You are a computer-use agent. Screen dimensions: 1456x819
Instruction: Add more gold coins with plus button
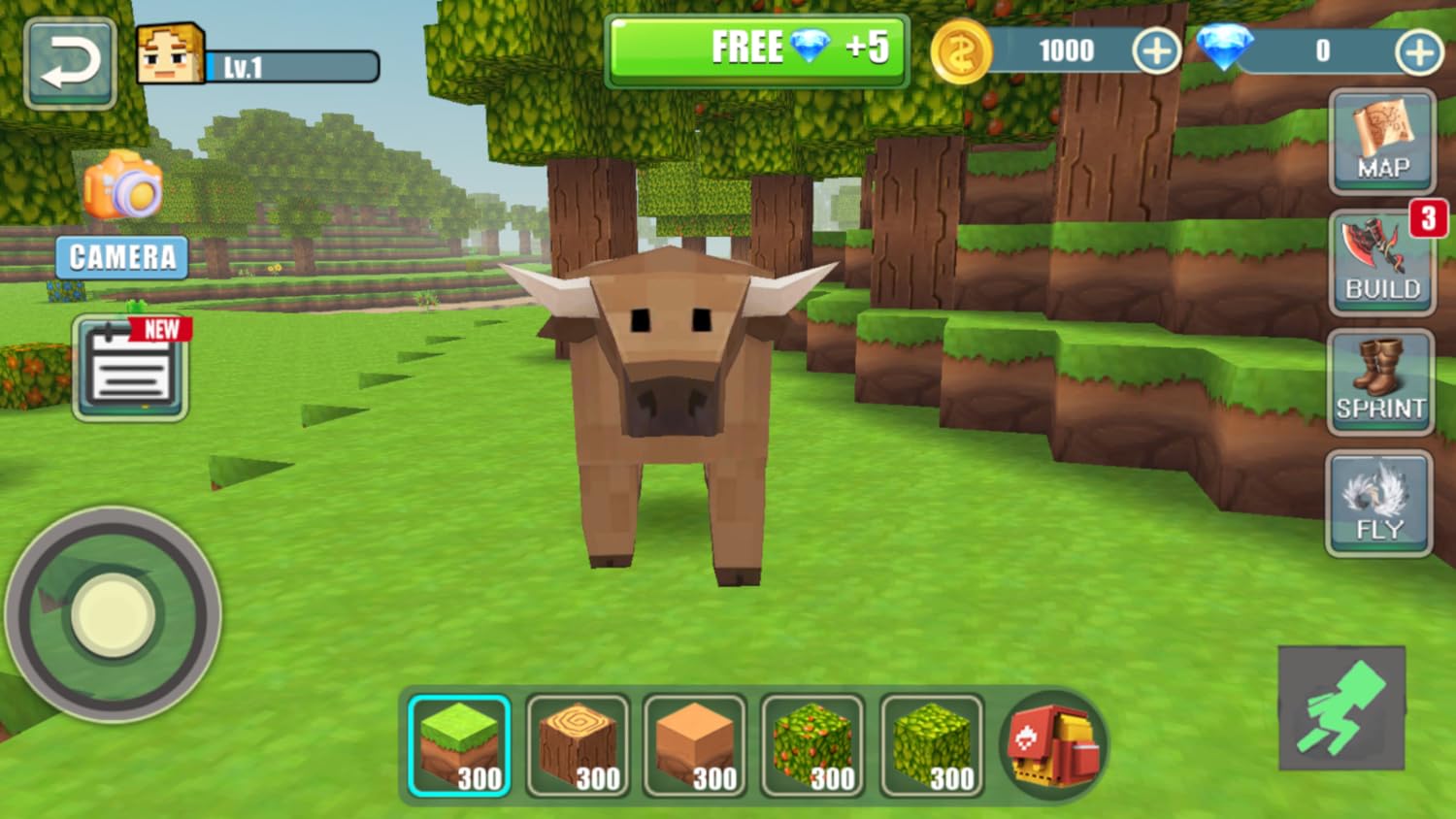1155,50
